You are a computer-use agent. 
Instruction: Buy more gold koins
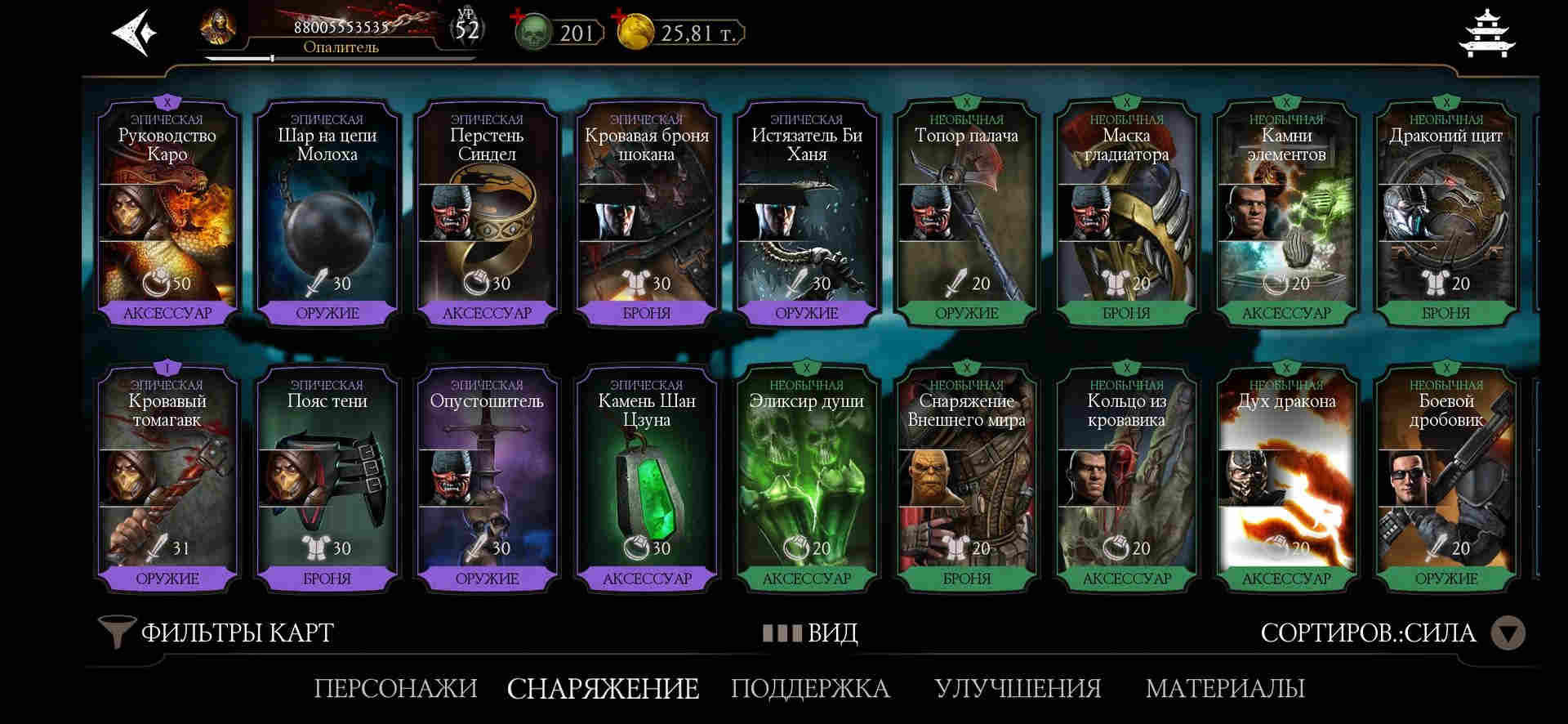point(620,17)
